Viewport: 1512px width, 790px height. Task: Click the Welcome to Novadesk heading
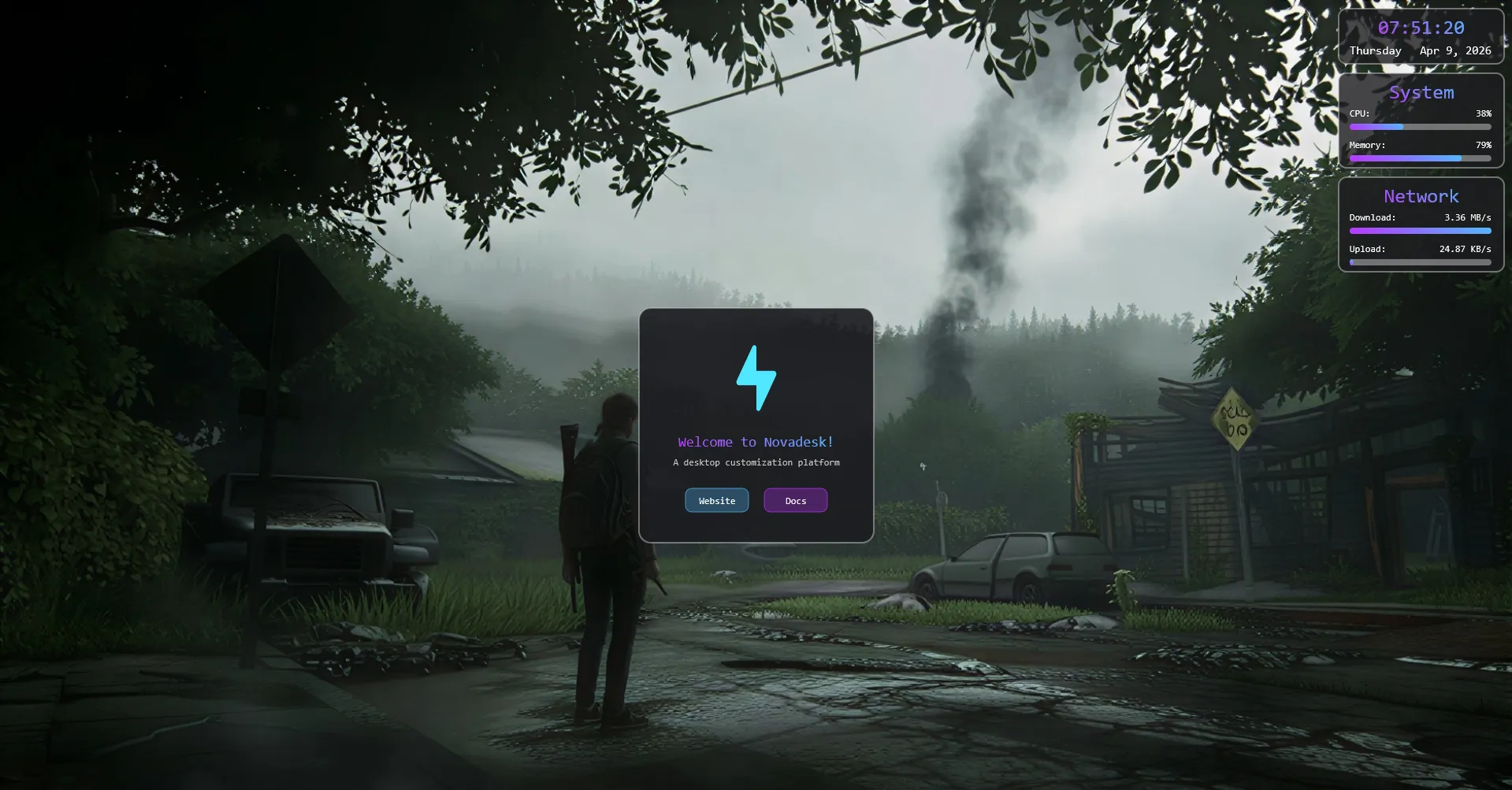[756, 442]
